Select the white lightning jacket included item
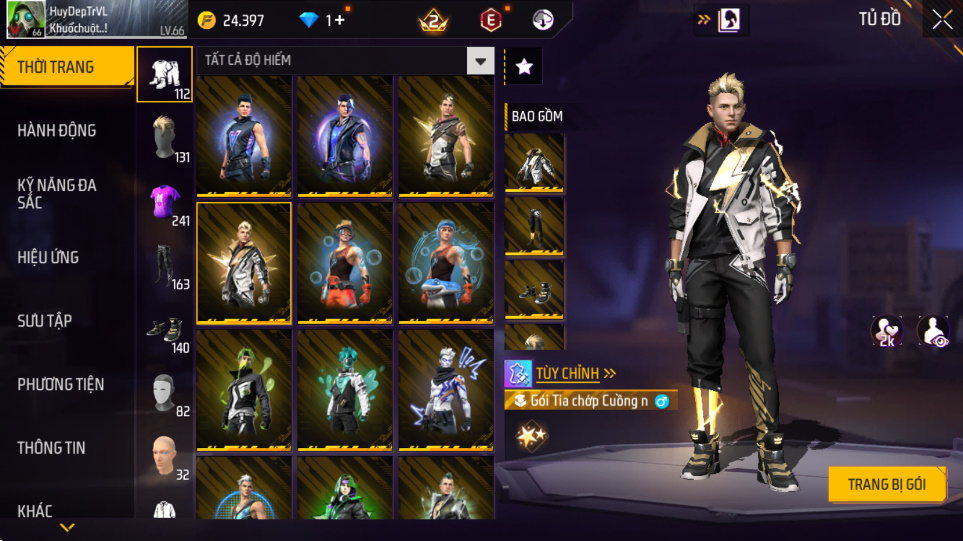The image size is (963, 541). click(534, 162)
